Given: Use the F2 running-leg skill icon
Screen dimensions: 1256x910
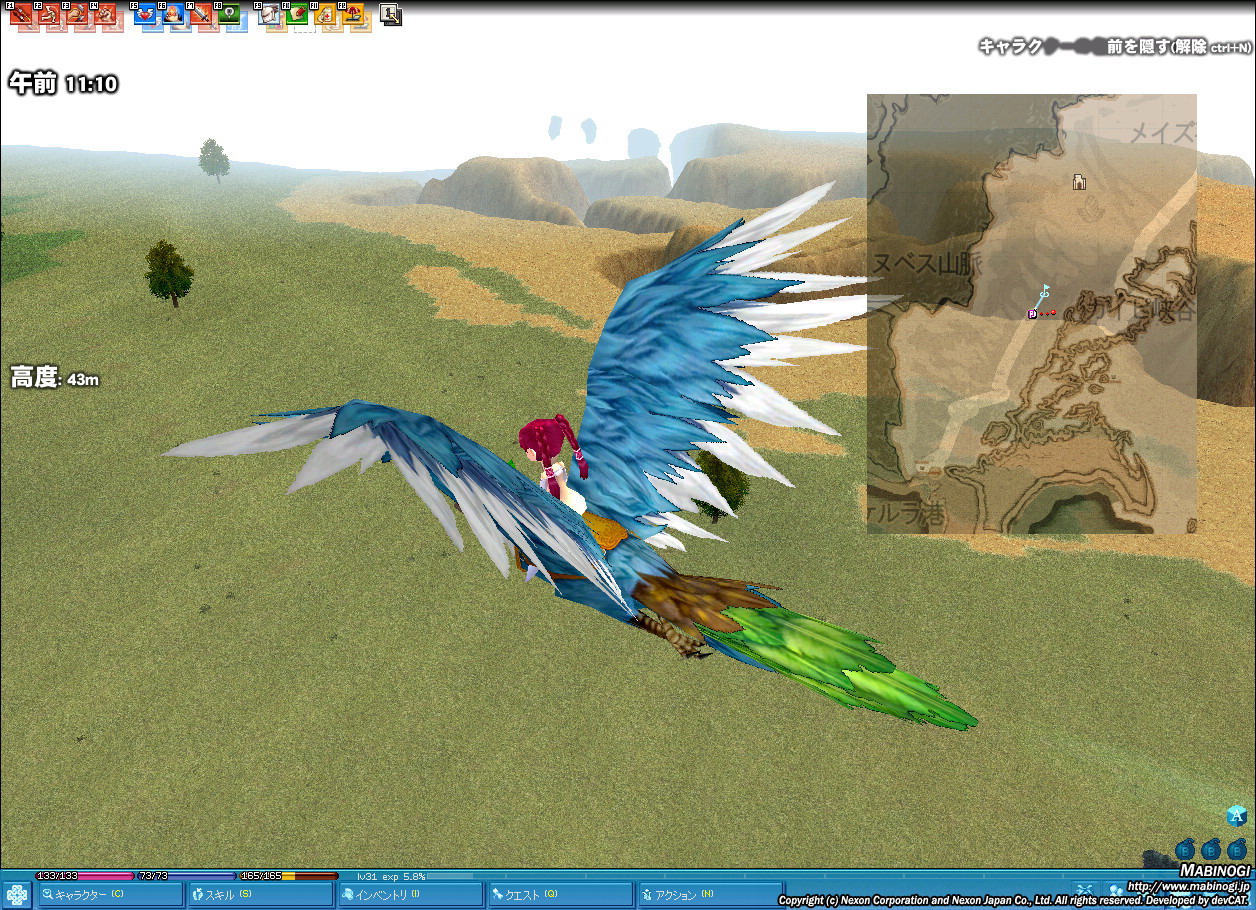Looking at the screenshot, I should tap(48, 15).
